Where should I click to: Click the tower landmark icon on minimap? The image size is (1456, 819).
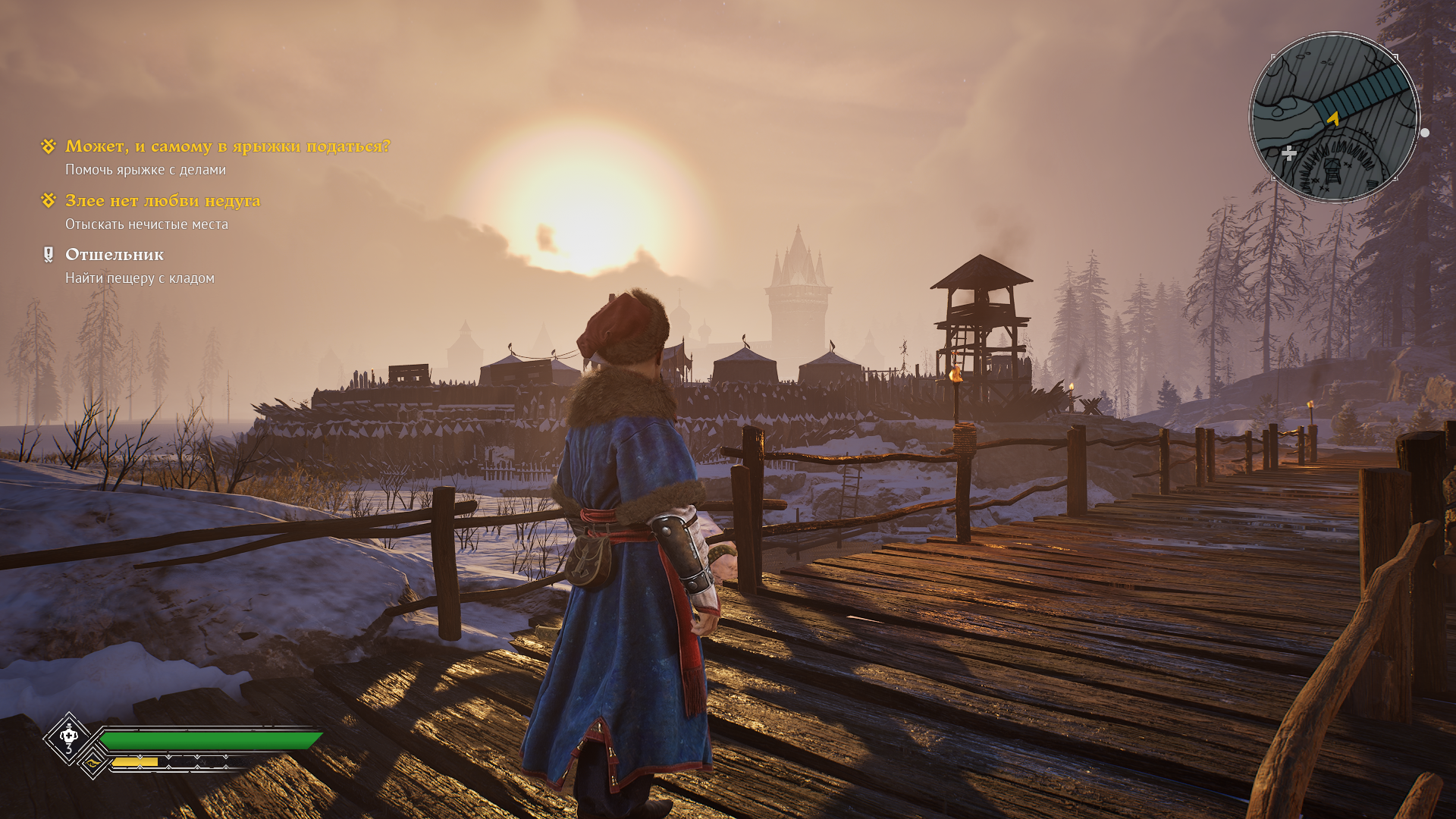coord(1332,171)
